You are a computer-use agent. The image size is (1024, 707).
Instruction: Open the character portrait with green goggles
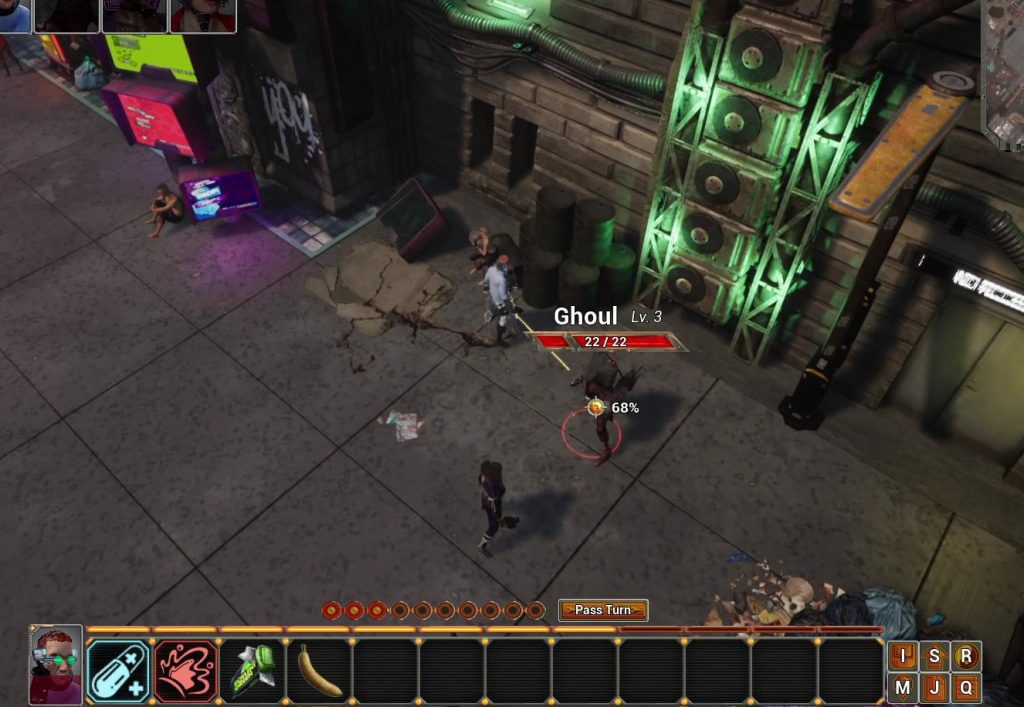click(56, 665)
